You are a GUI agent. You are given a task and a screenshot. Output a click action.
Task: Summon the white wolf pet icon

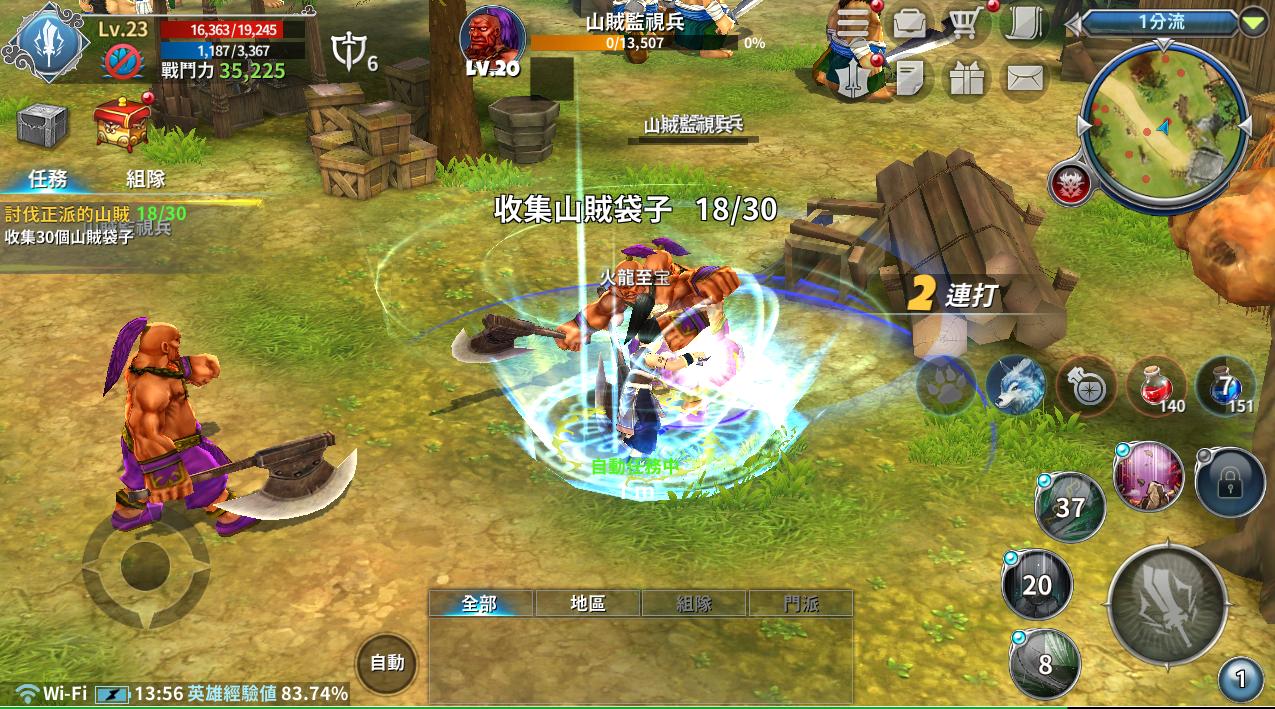click(x=1015, y=385)
